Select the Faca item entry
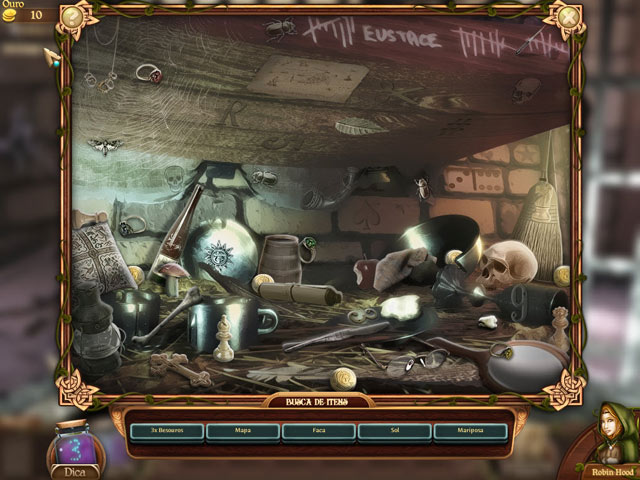 (x=319, y=431)
